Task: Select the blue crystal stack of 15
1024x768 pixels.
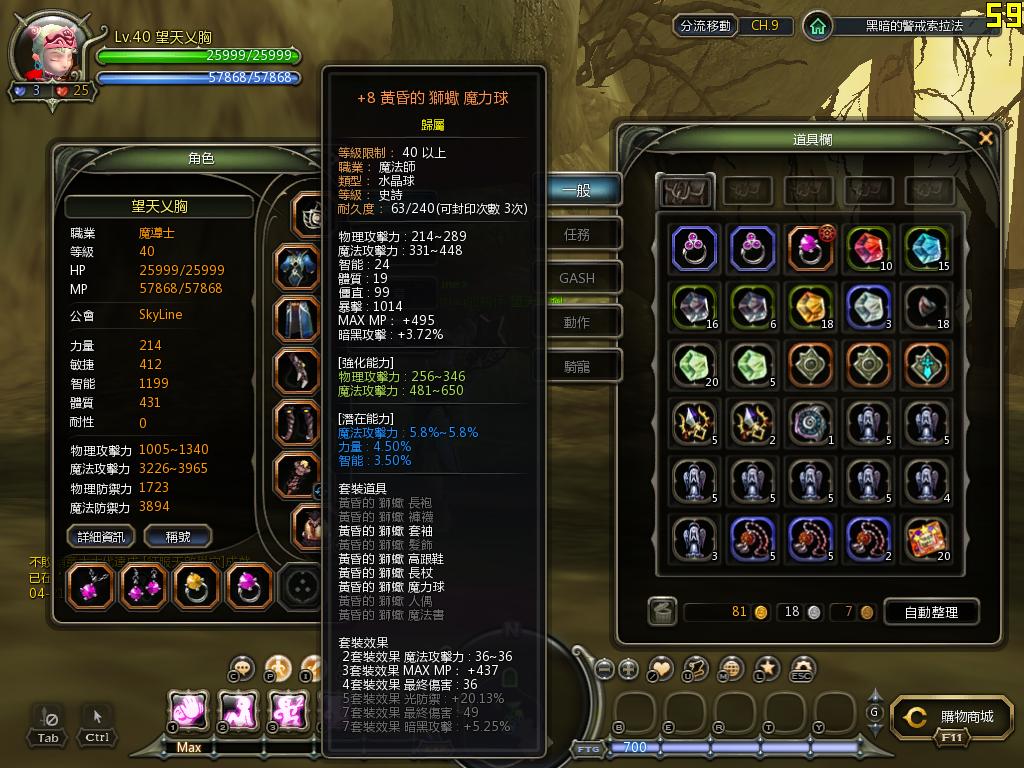Action: 928,248
